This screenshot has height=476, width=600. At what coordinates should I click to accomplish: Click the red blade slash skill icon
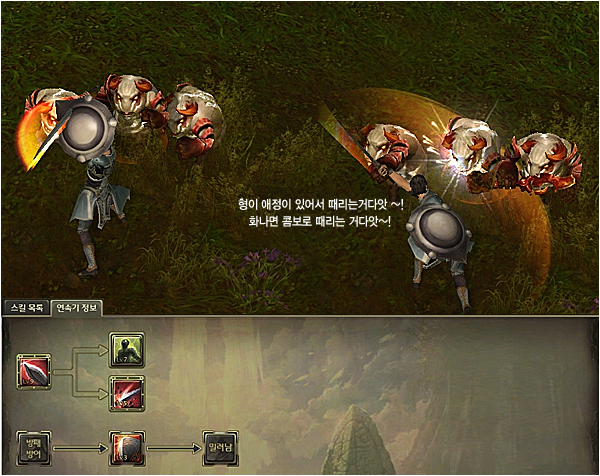pyautogui.click(x=34, y=372)
